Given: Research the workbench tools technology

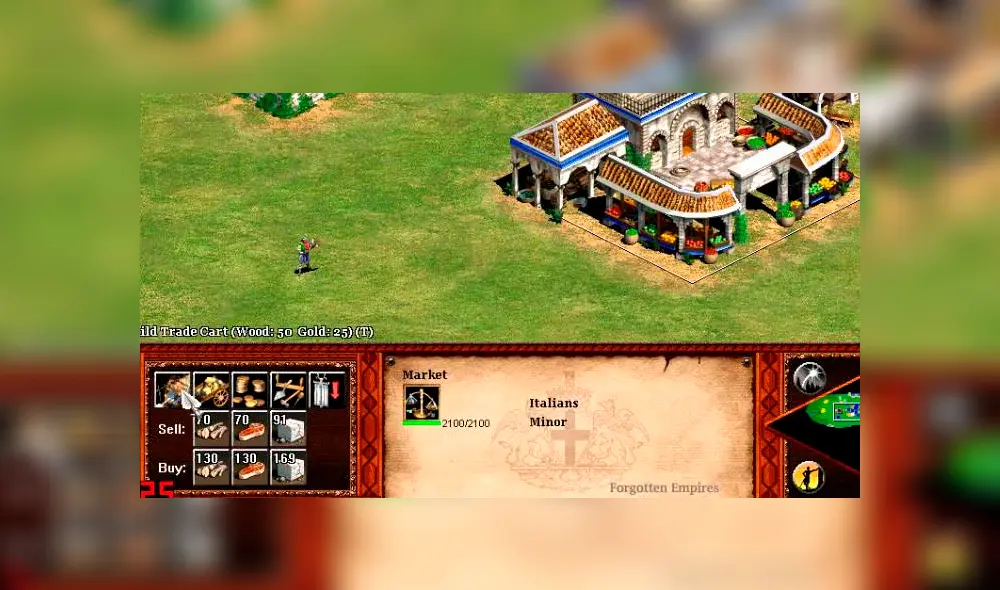Looking at the screenshot, I should pyautogui.click(x=288, y=390).
